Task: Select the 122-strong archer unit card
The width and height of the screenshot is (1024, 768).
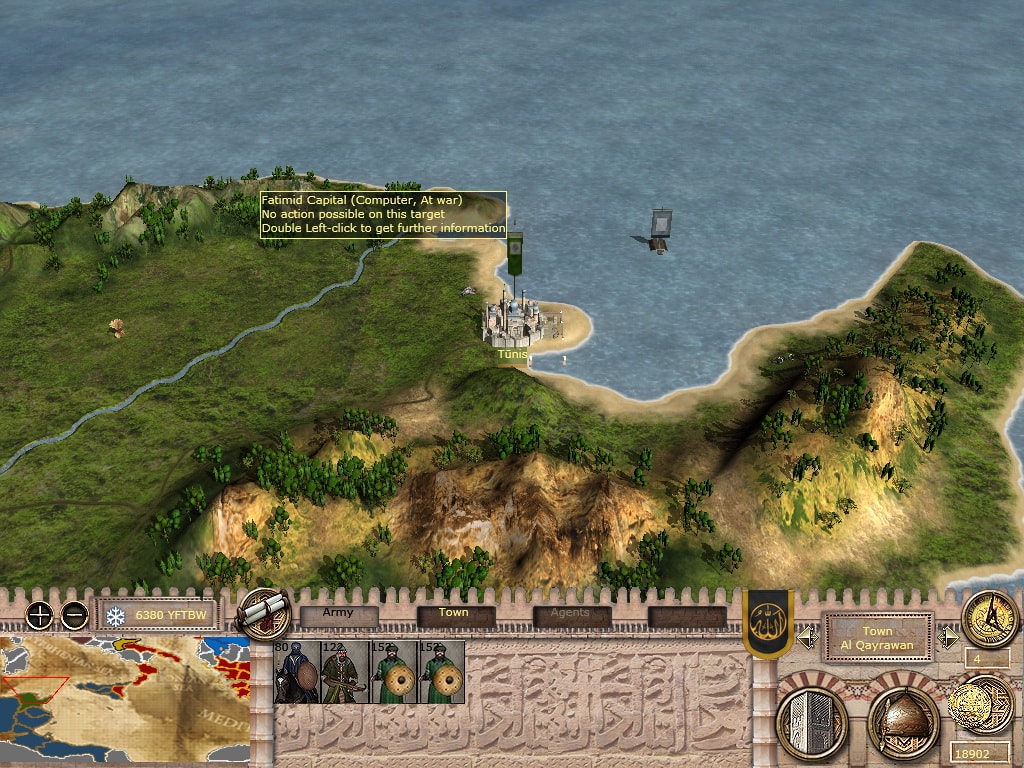Action: click(x=344, y=672)
